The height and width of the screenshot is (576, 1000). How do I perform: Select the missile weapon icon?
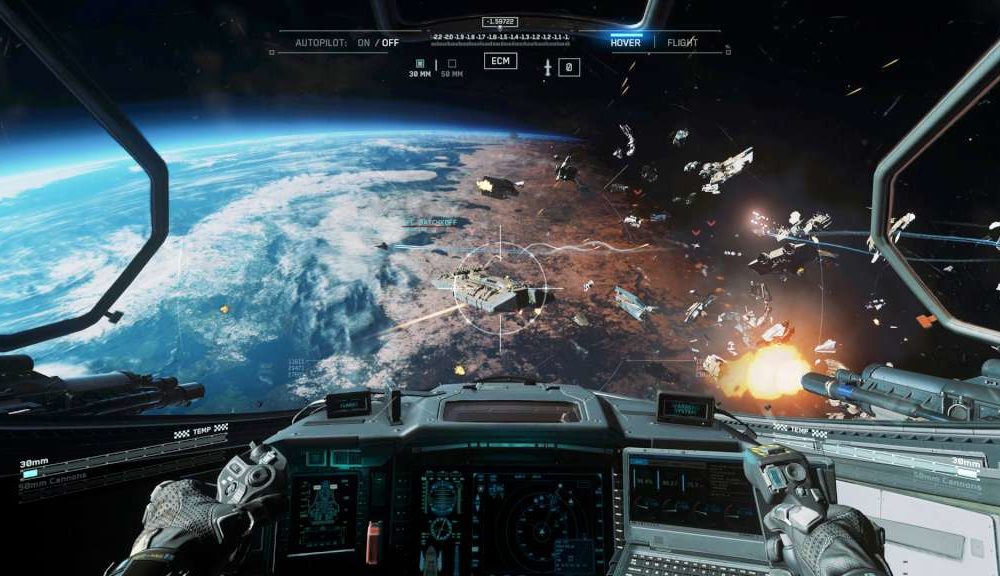point(547,67)
